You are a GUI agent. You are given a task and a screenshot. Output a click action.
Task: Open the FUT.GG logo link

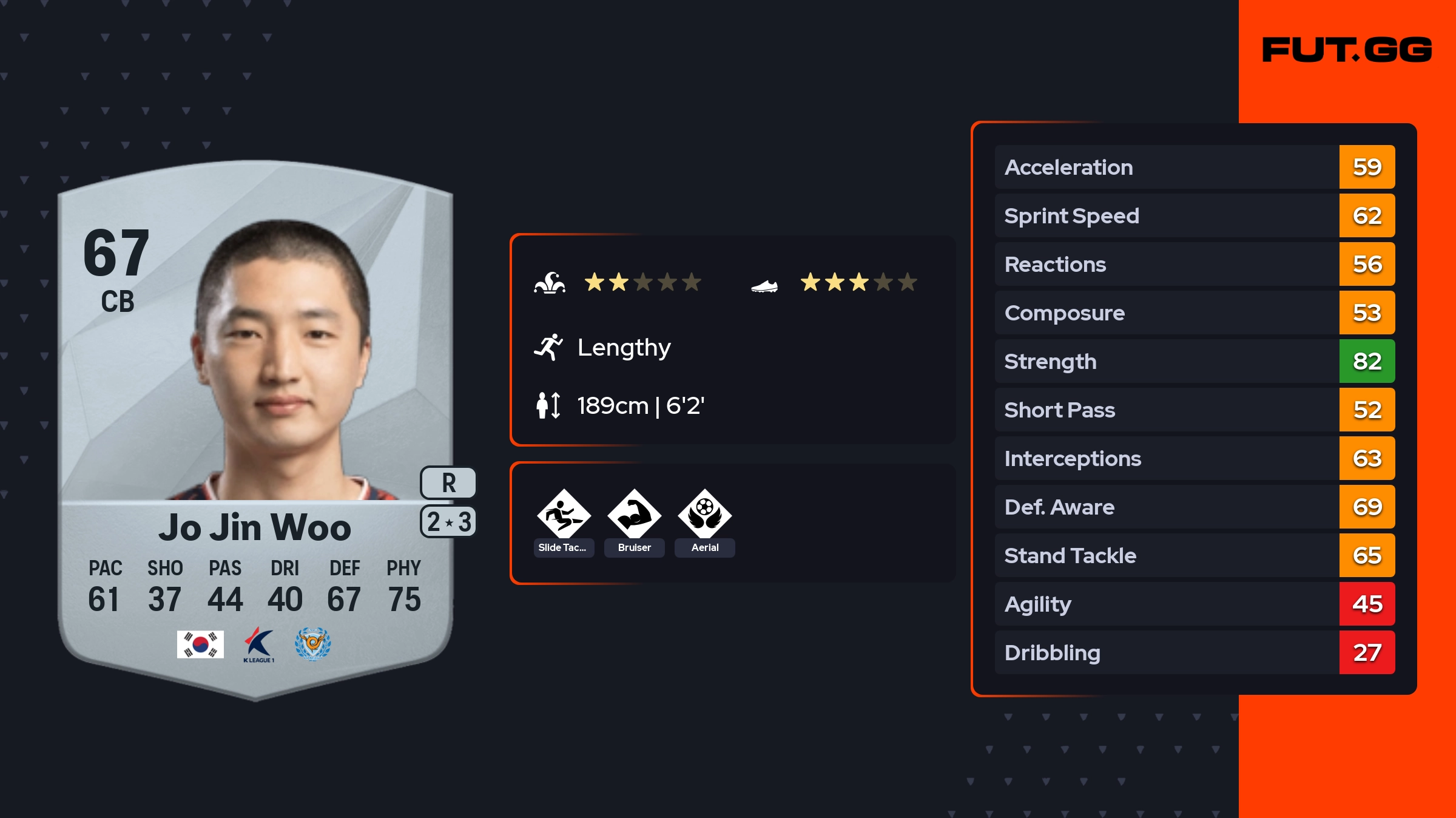[1347, 50]
